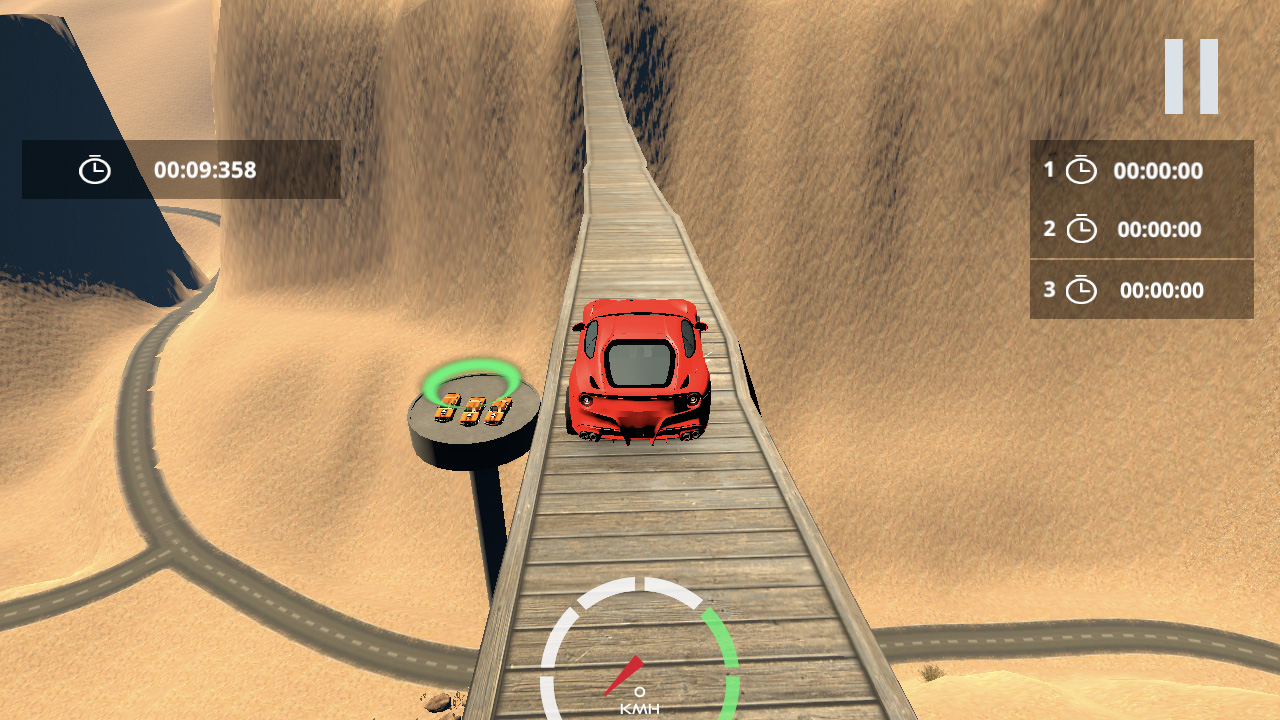Screen dimensions: 1280x720
Task: Click the number 2 in the lap times panel
Action: [1049, 229]
